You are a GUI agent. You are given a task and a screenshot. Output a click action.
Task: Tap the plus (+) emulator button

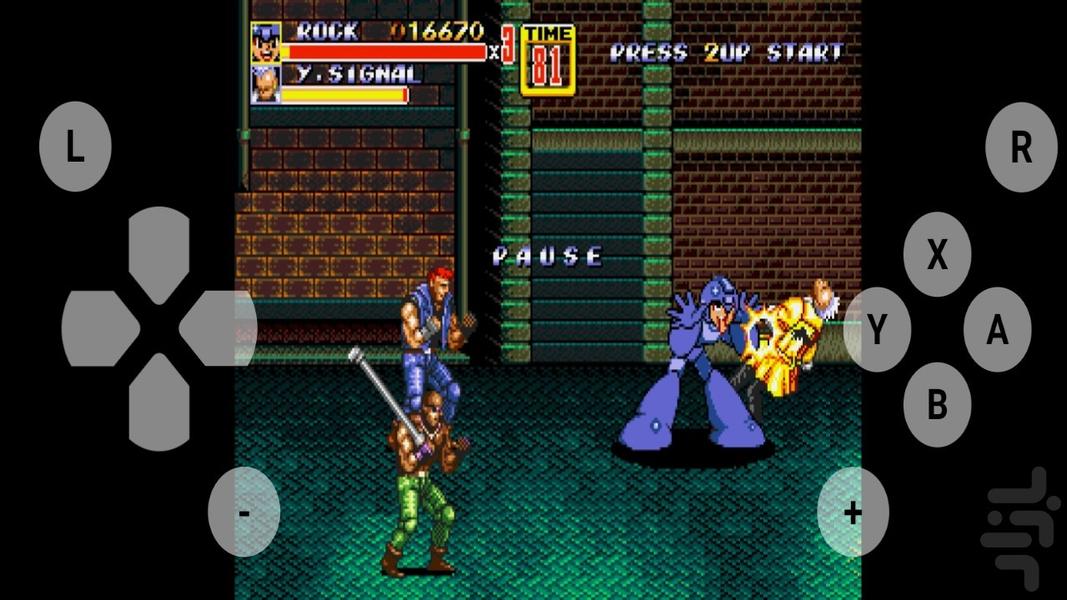(853, 512)
